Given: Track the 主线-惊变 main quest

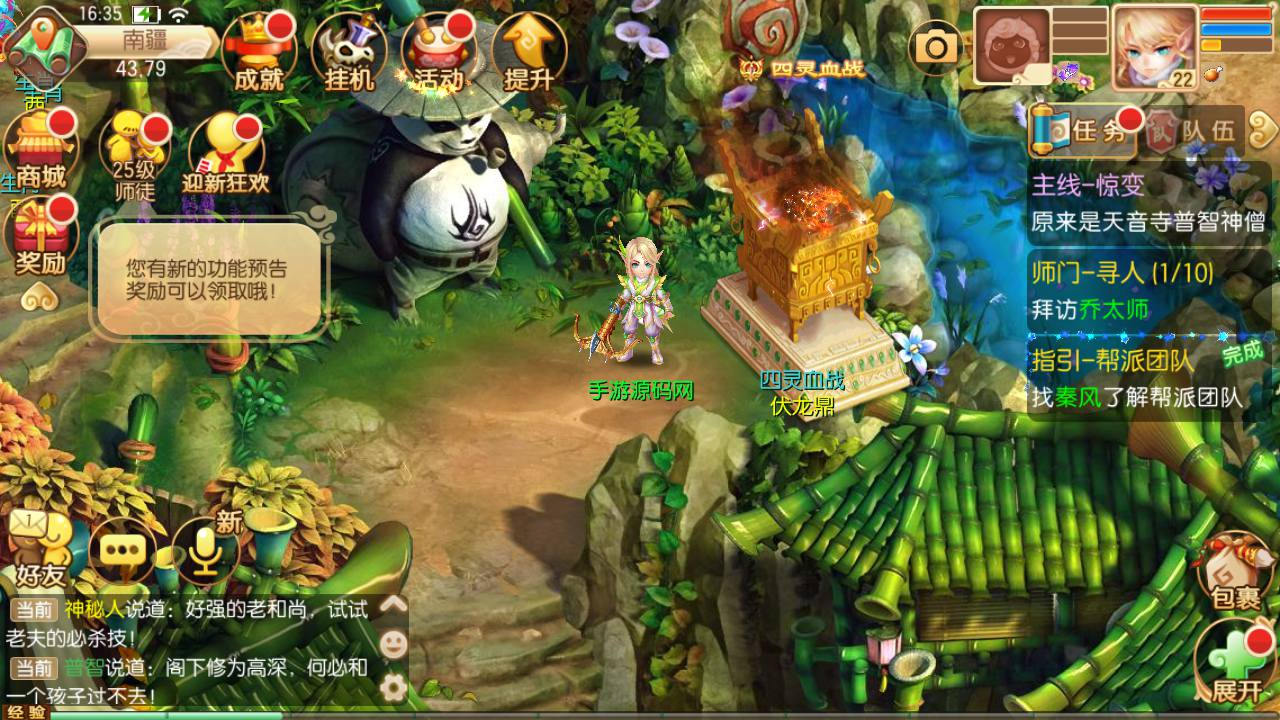Looking at the screenshot, I should click(x=1148, y=204).
